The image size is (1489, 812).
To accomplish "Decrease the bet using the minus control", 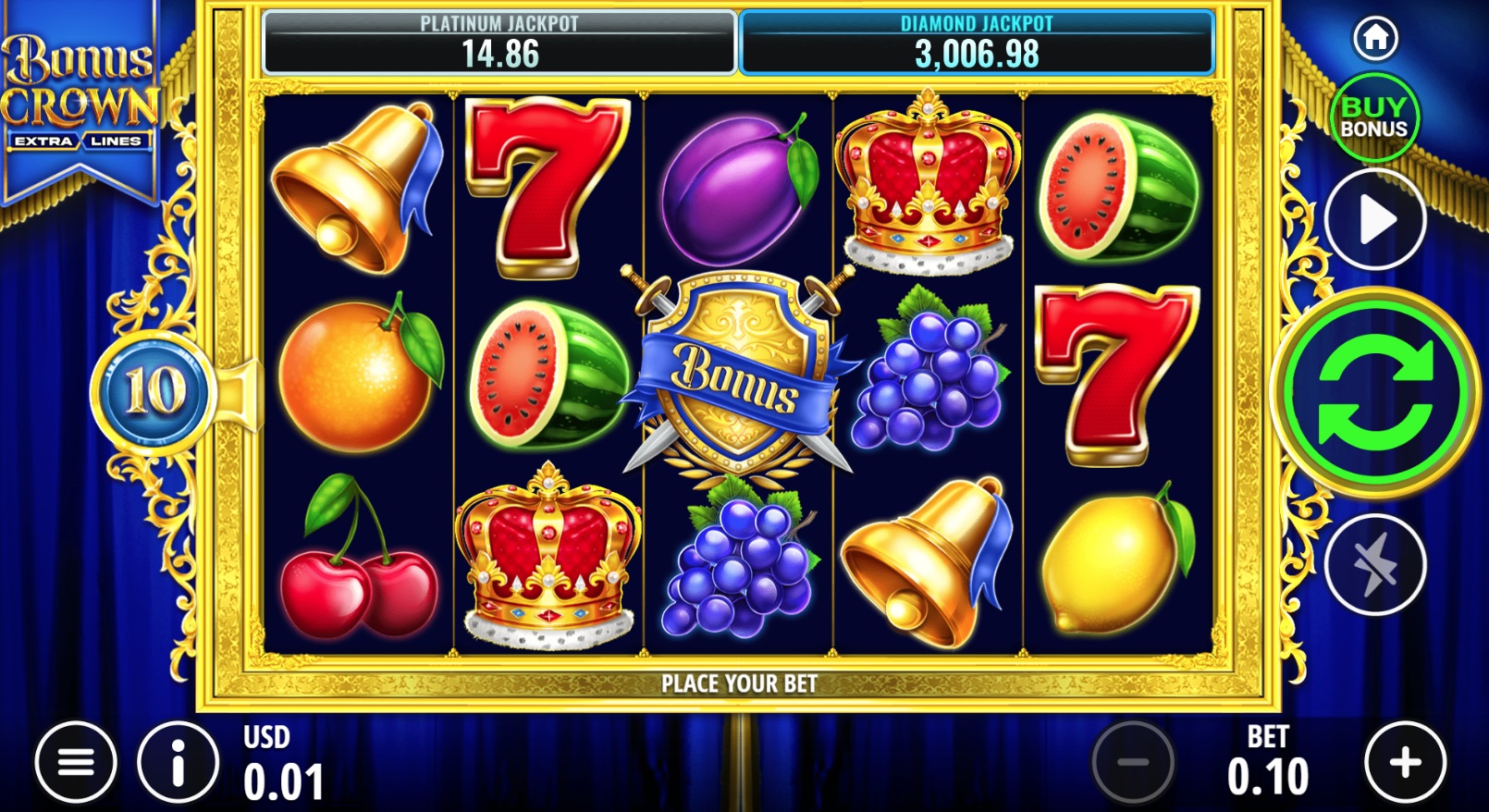I will coord(1136,761).
